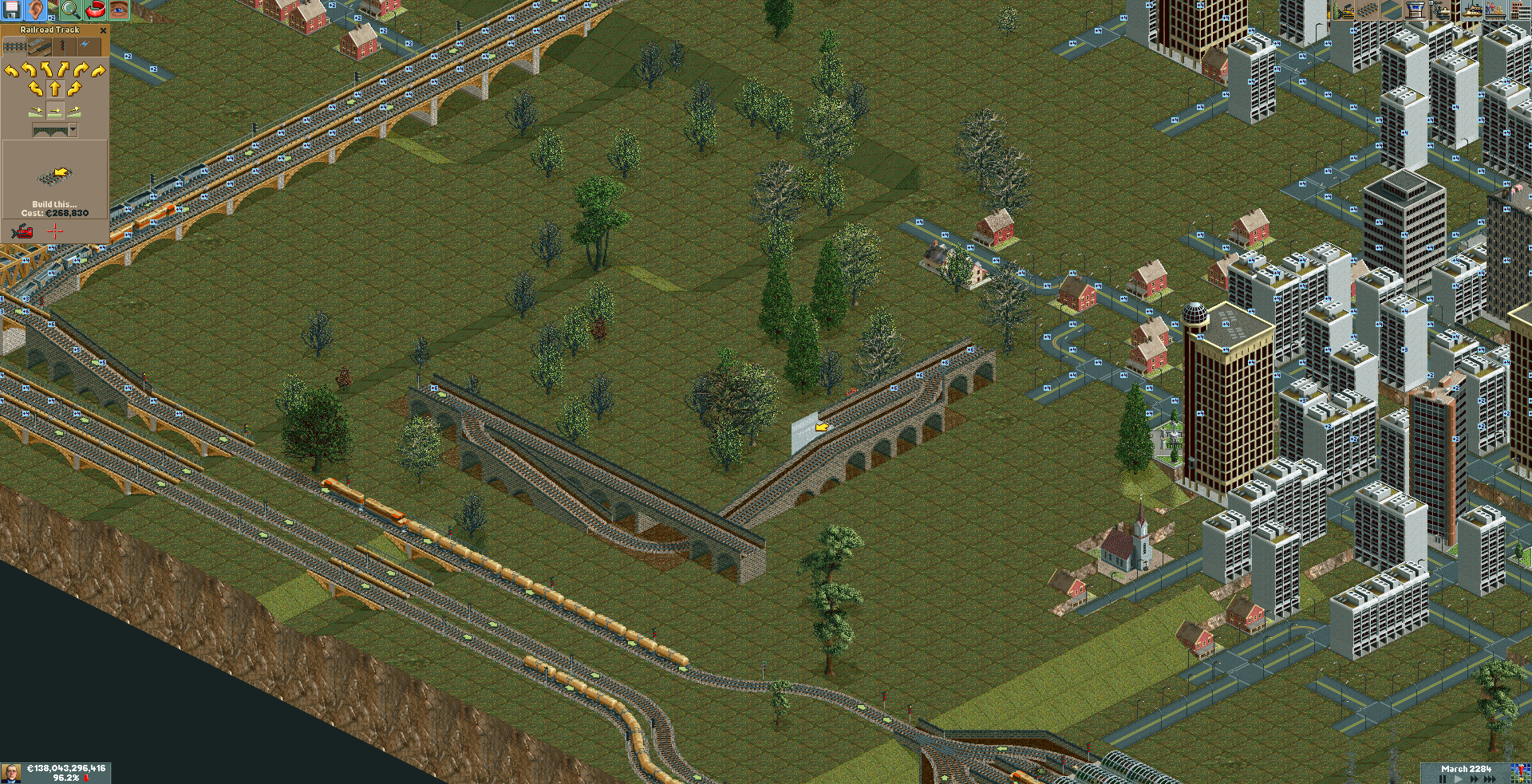1532x784 pixels.
Task: Open the bridge type dropdown
Action: click(73, 128)
